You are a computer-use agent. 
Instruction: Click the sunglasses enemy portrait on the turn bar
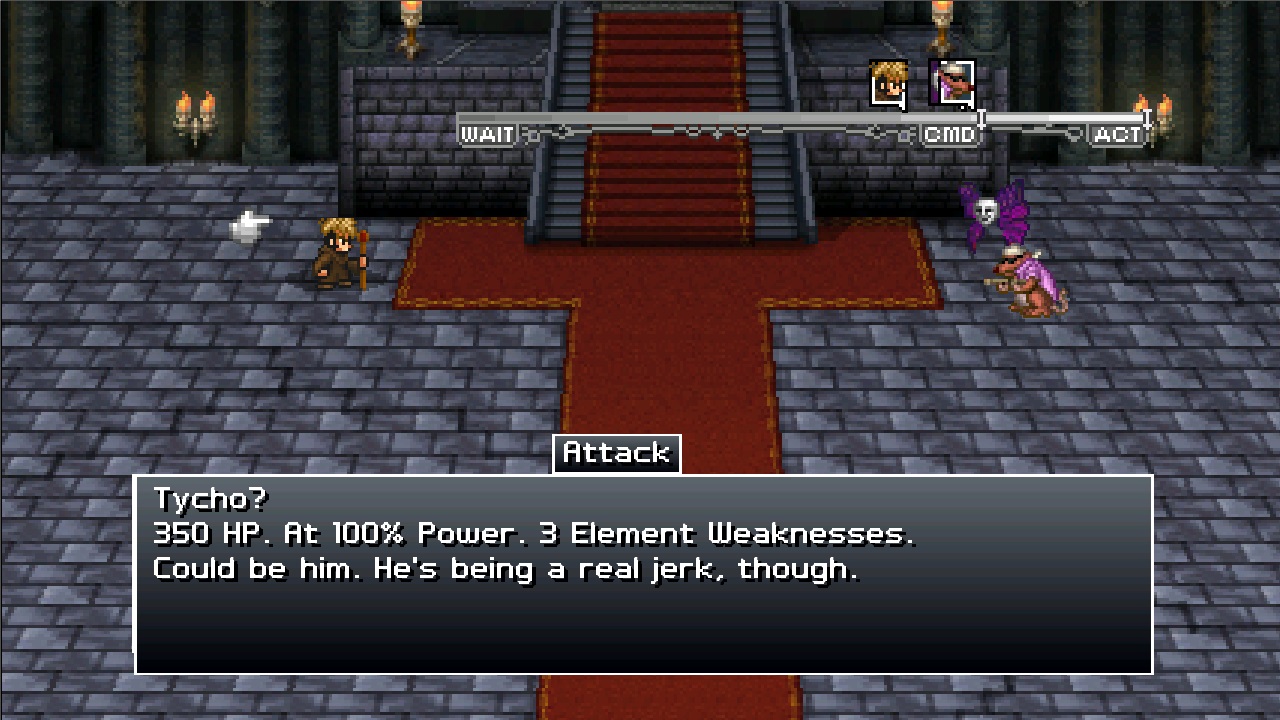950,83
